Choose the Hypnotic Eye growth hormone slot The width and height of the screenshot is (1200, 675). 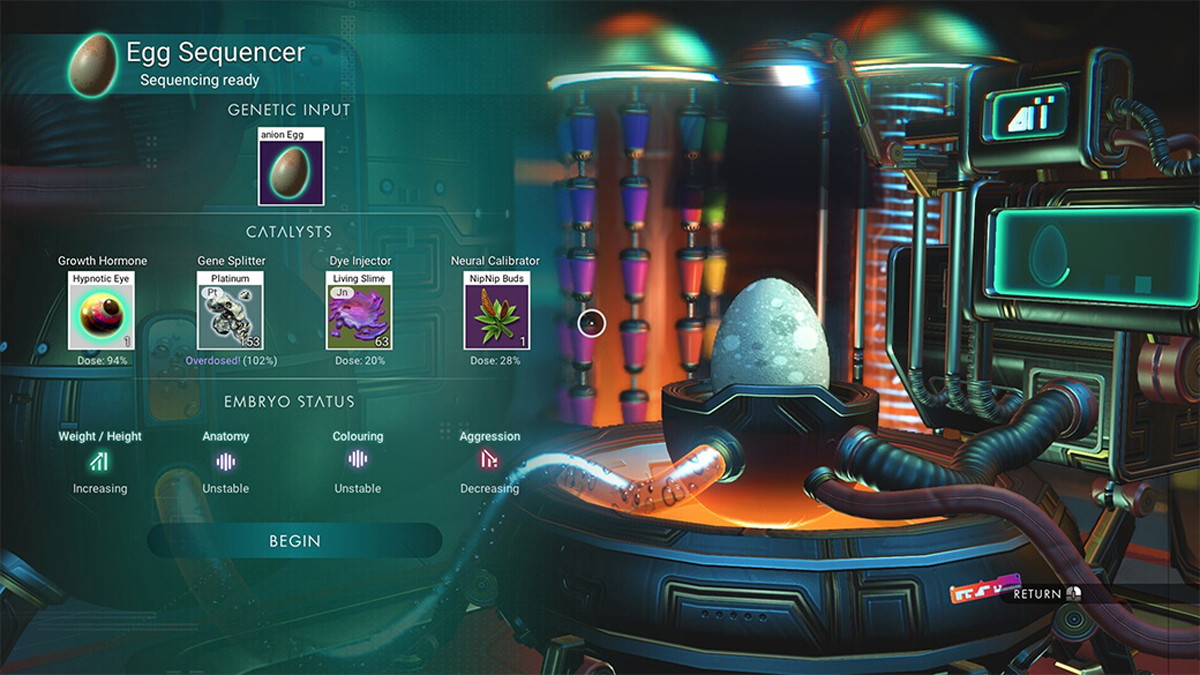pyautogui.click(x=100, y=311)
